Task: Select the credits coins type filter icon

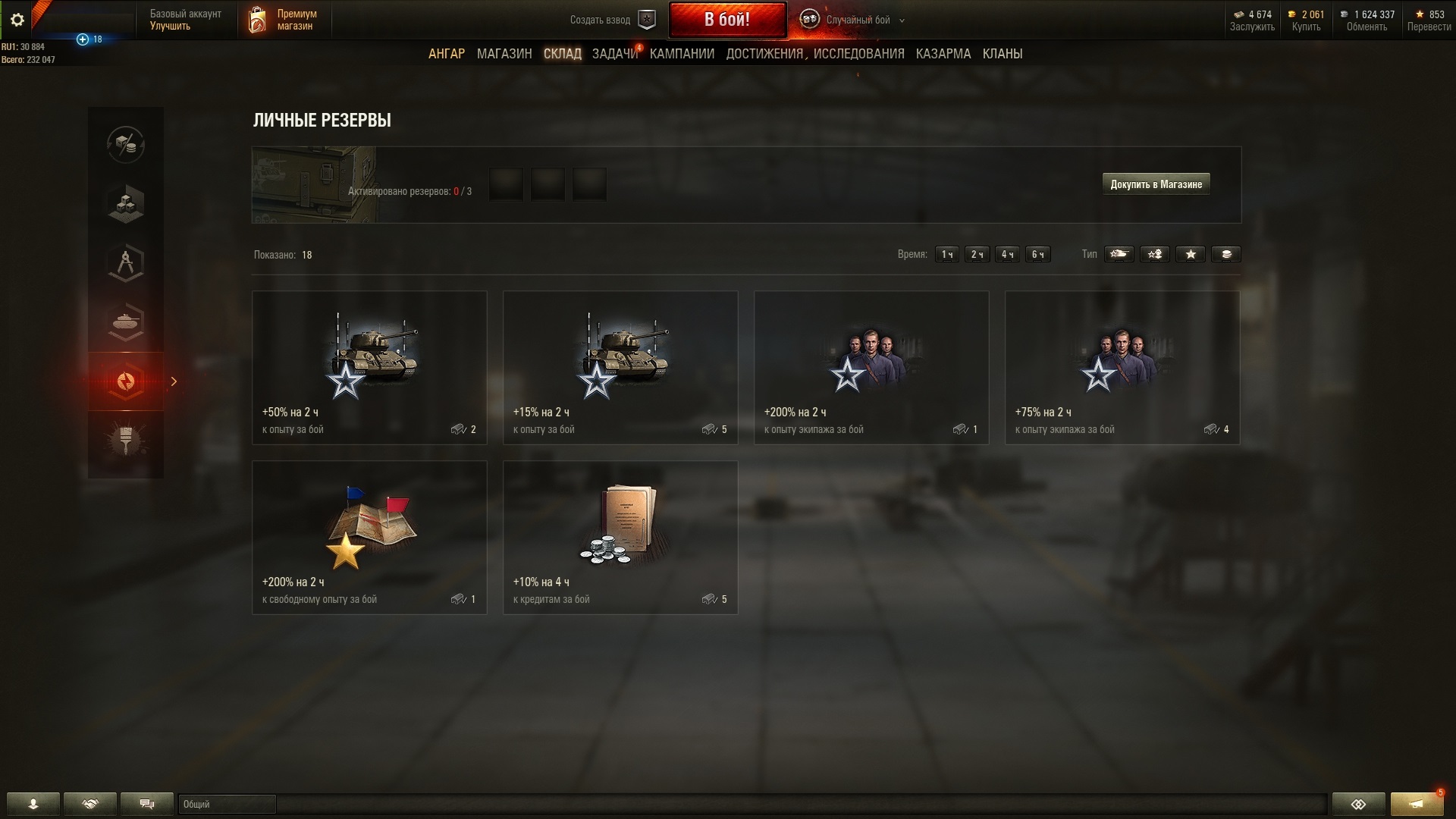Action: [1227, 254]
